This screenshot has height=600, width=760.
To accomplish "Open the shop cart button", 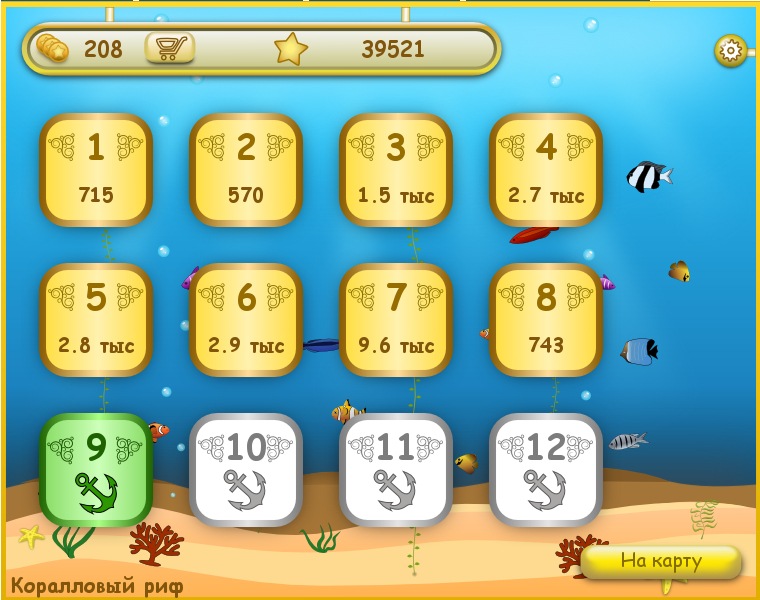I will [170, 48].
